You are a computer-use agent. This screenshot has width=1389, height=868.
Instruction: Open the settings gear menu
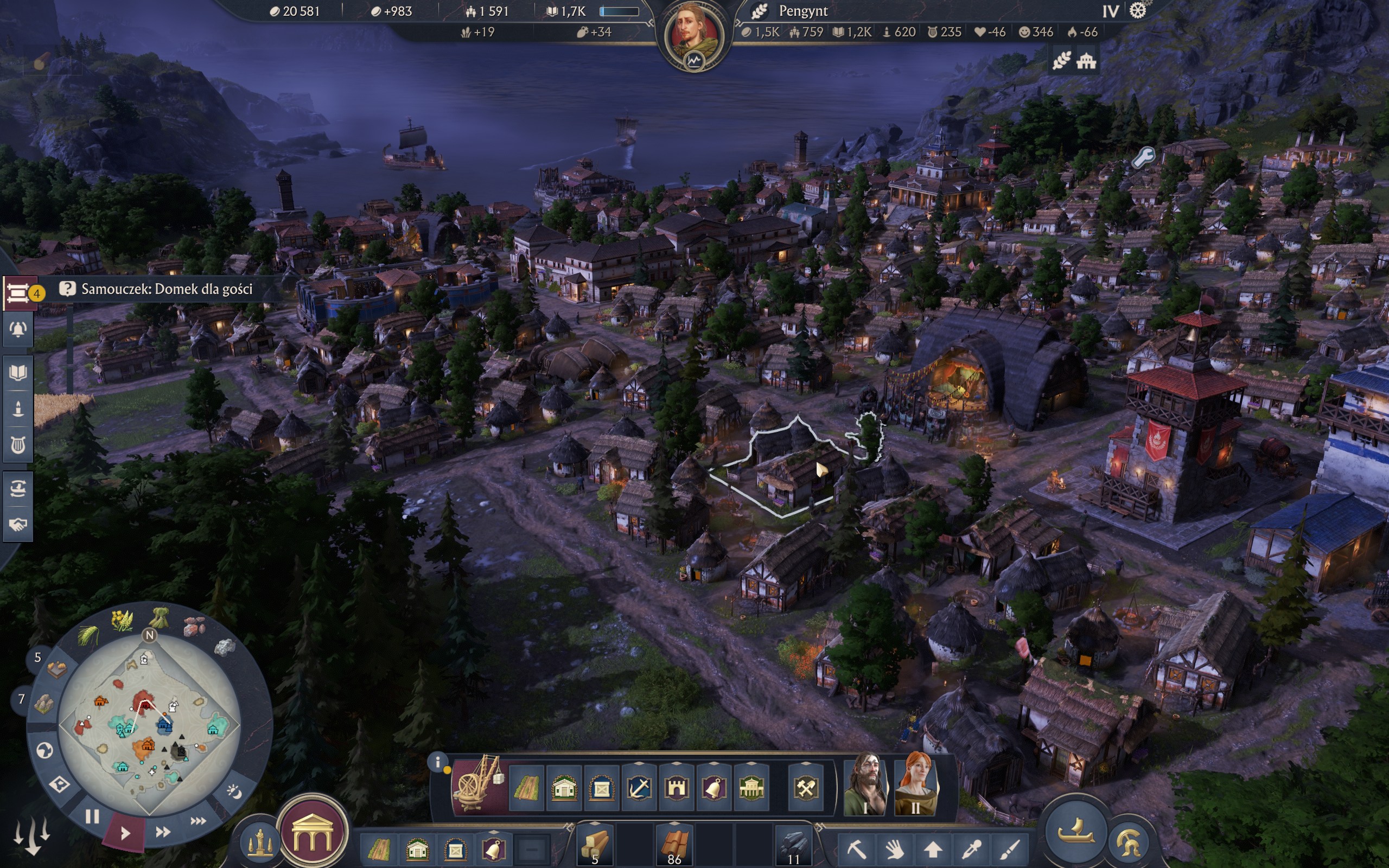tap(1138, 11)
